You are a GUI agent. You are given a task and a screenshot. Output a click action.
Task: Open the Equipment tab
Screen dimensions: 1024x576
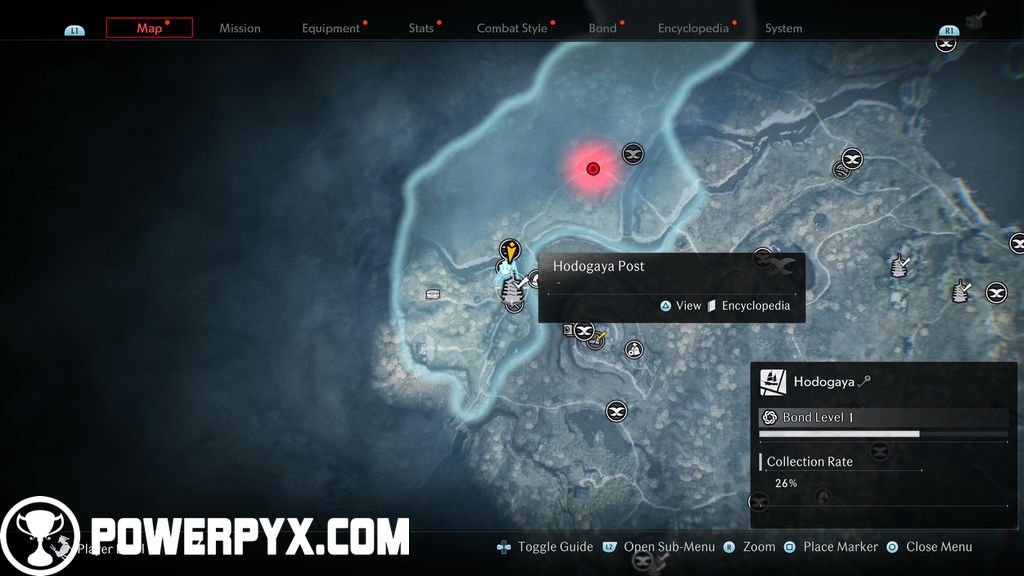331,28
